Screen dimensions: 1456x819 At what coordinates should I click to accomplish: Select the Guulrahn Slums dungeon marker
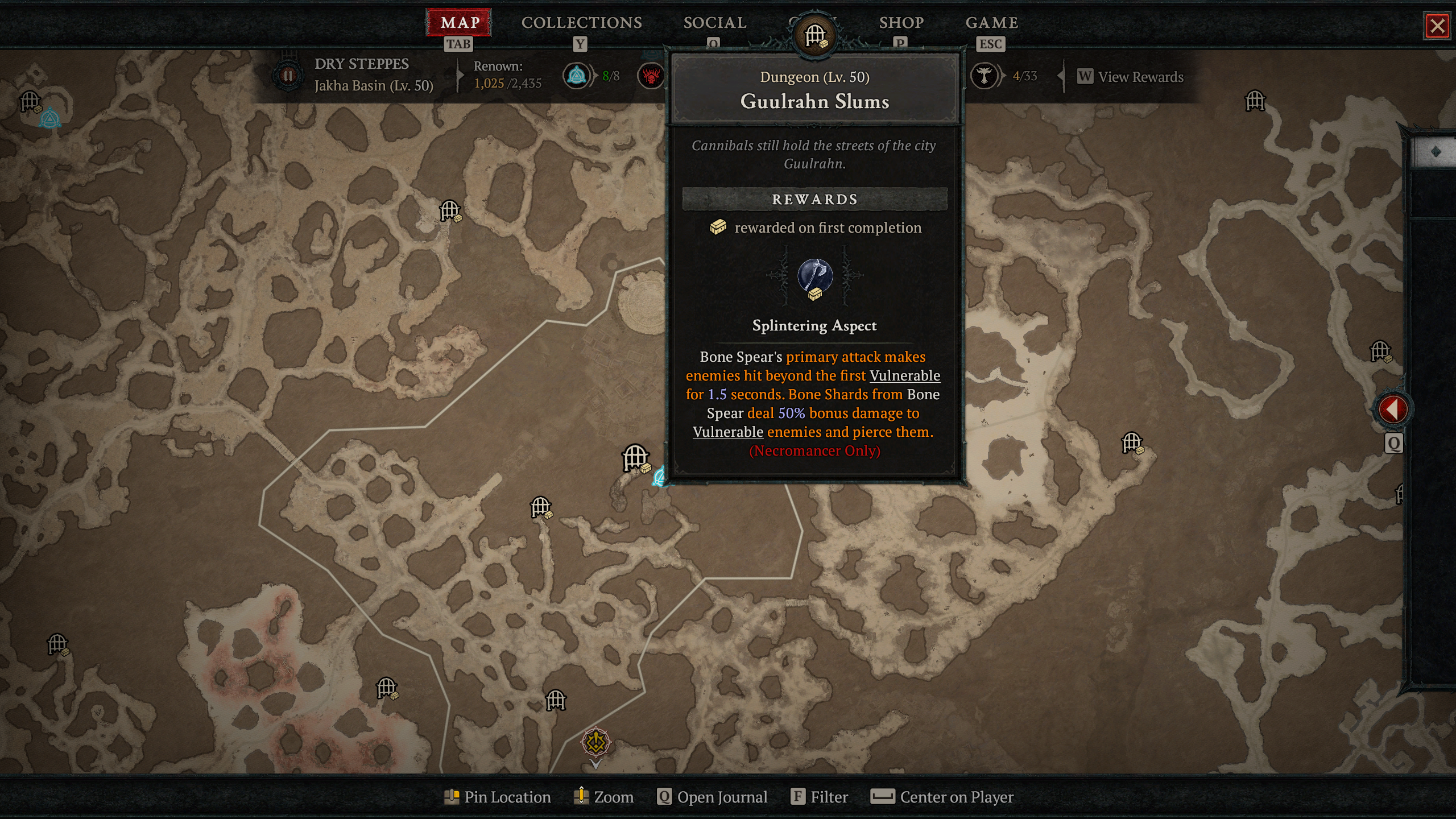(635, 458)
